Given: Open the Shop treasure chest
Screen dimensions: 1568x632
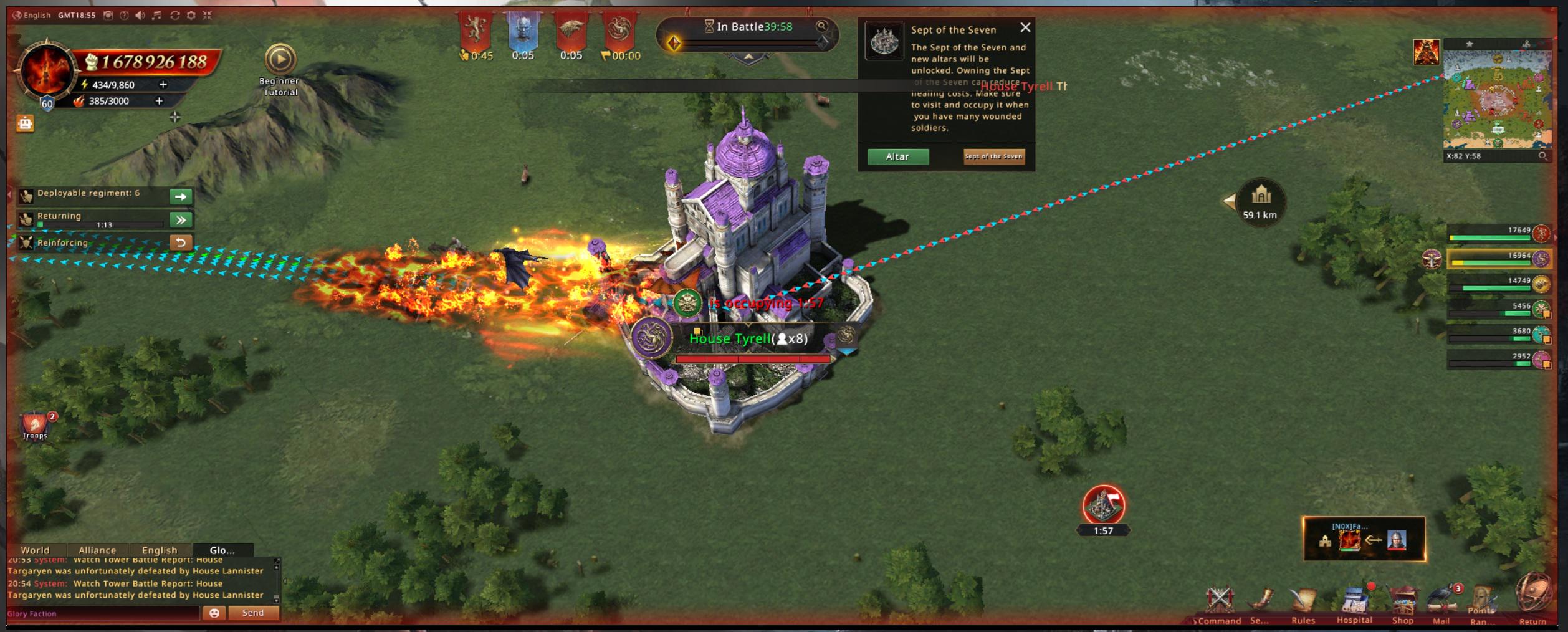Looking at the screenshot, I should point(1403,603).
